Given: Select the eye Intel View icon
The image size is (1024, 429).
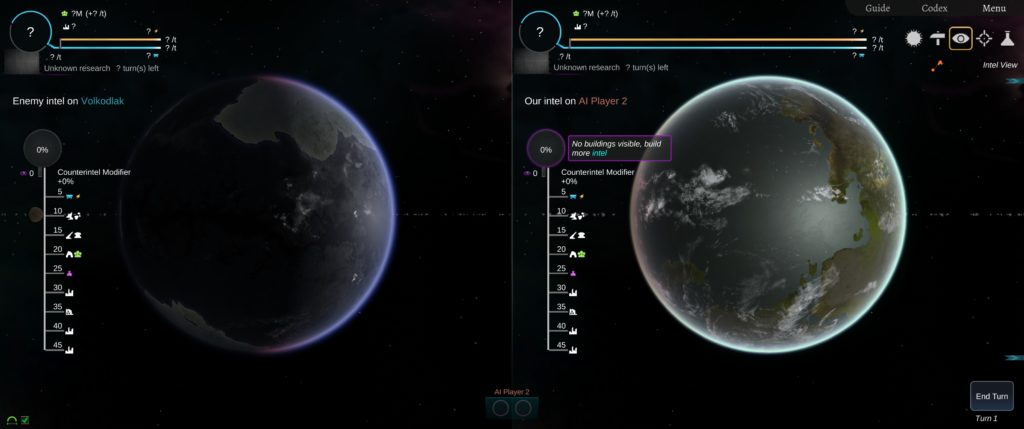Looking at the screenshot, I should (x=961, y=38).
